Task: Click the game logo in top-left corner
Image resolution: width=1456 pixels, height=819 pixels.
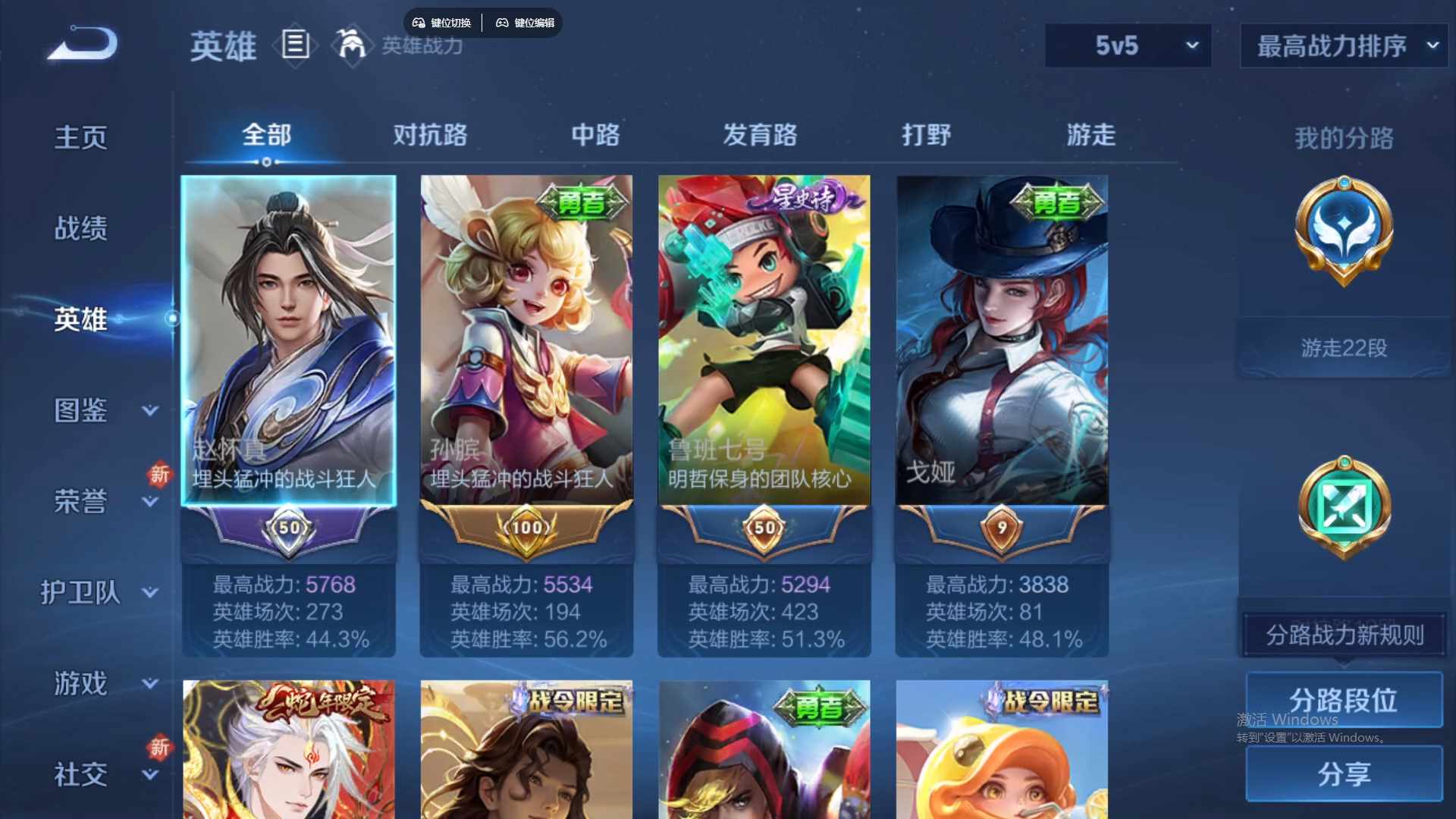Action: [x=80, y=42]
